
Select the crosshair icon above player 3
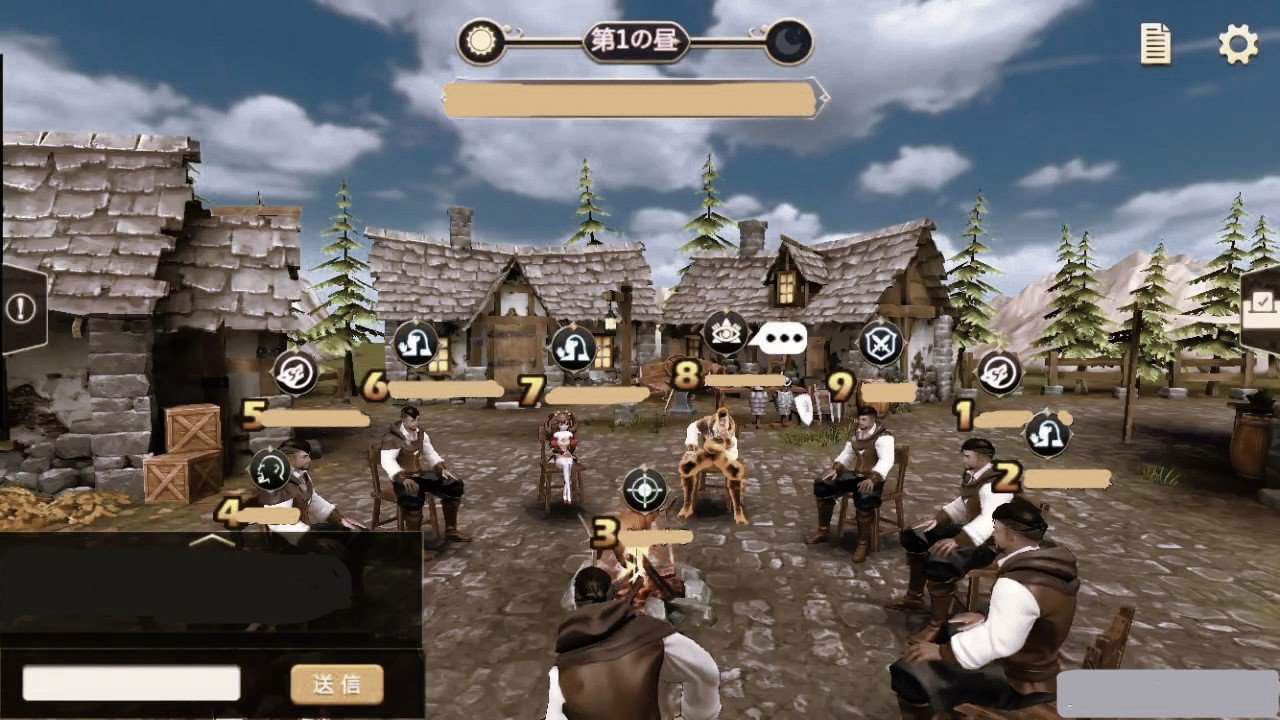[x=645, y=490]
